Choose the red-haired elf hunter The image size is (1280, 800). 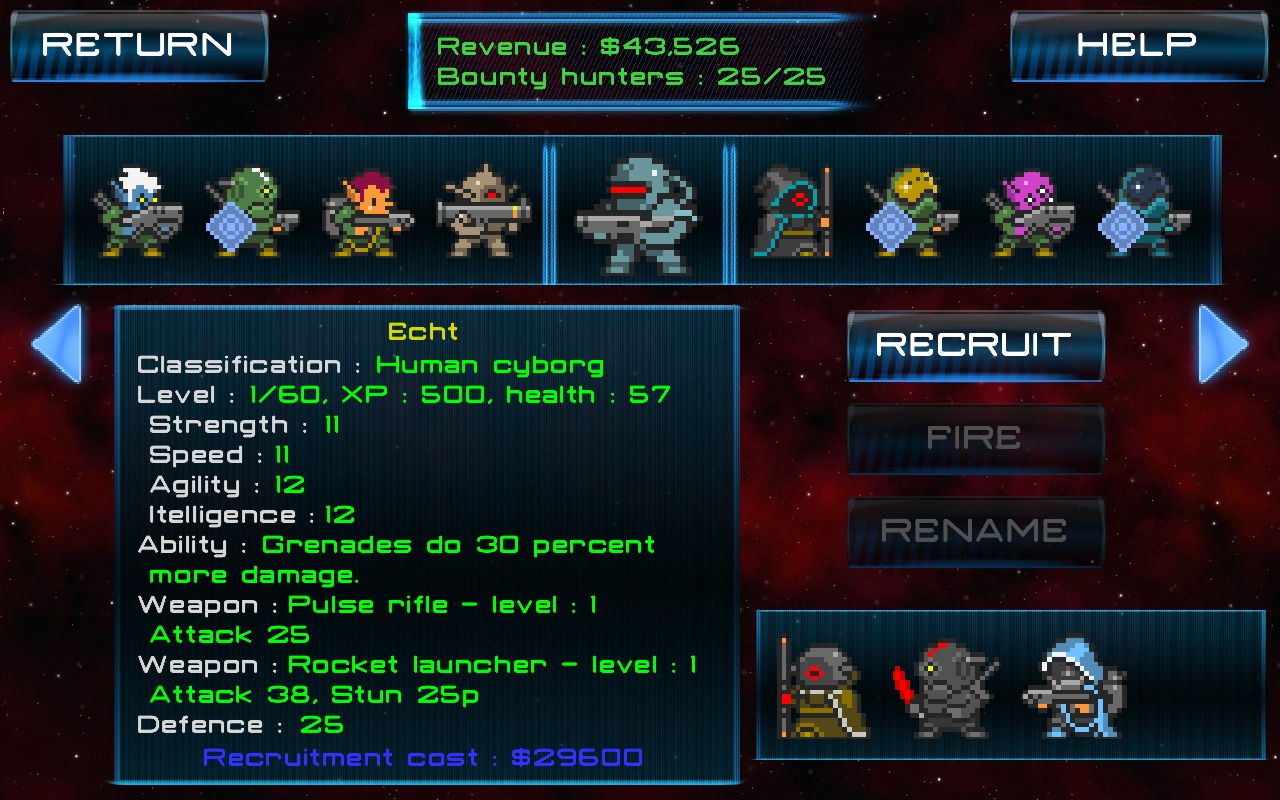pyautogui.click(x=367, y=212)
